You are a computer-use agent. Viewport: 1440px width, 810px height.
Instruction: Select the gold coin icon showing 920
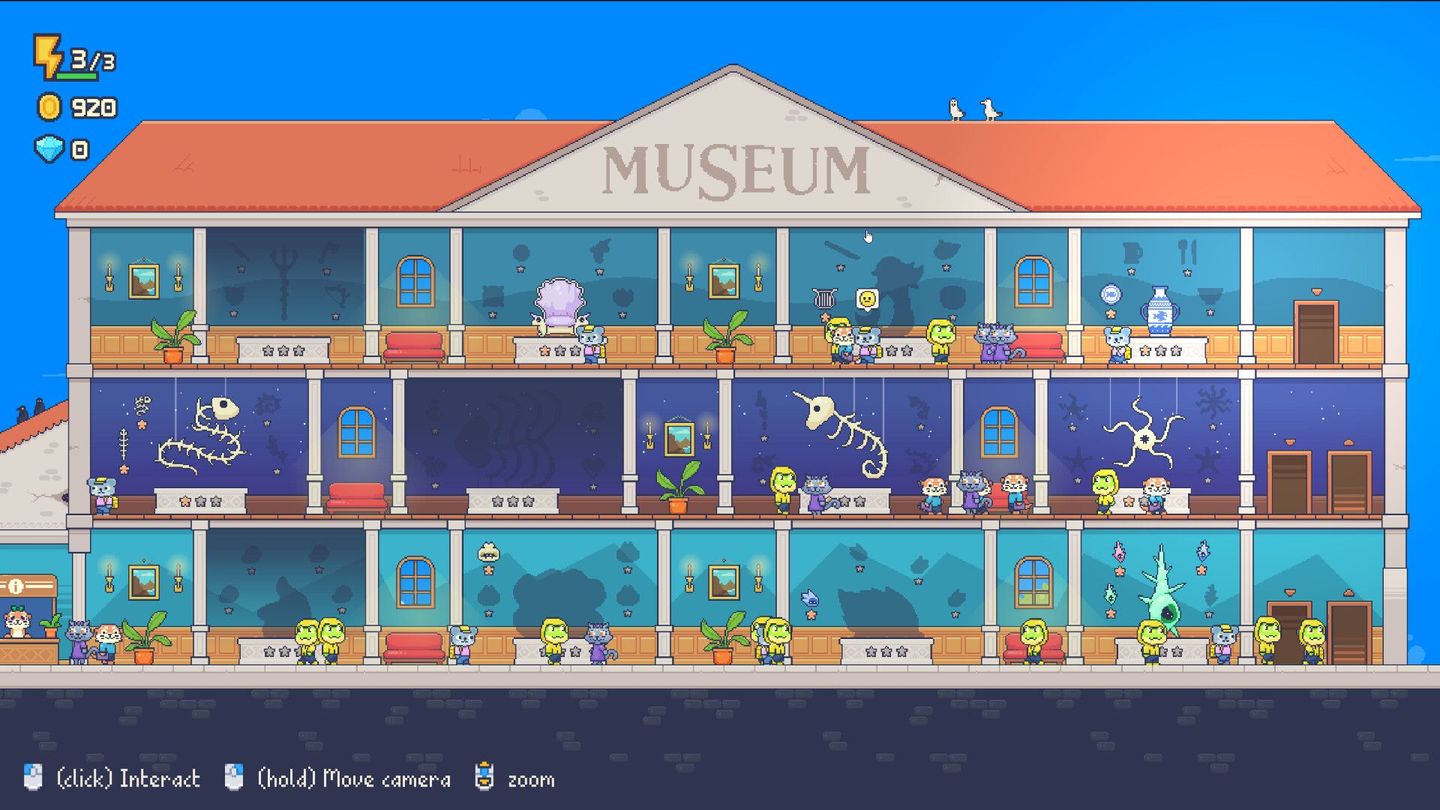click(x=47, y=108)
